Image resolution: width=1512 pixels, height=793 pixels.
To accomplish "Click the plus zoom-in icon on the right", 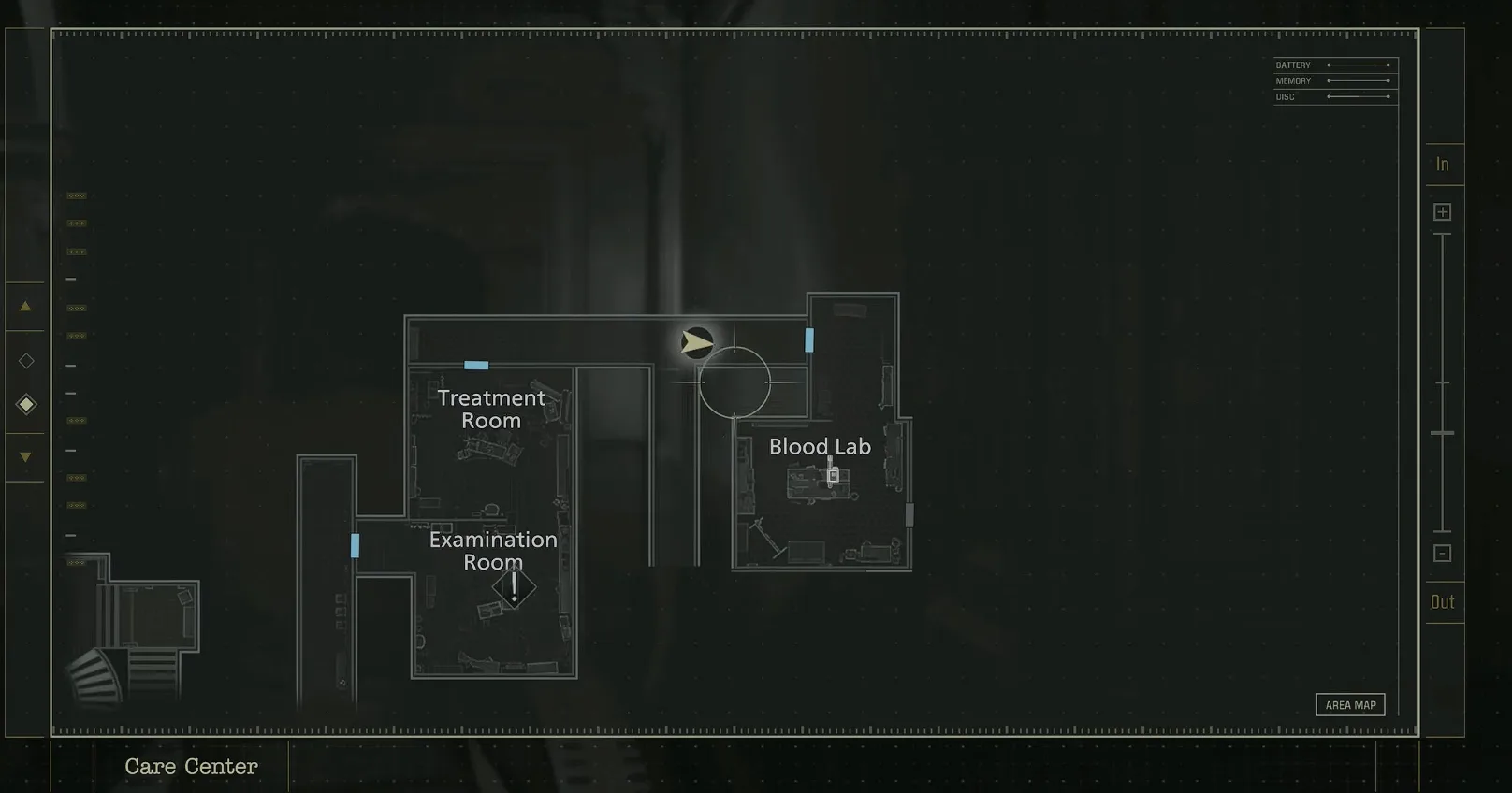I will [1442, 210].
